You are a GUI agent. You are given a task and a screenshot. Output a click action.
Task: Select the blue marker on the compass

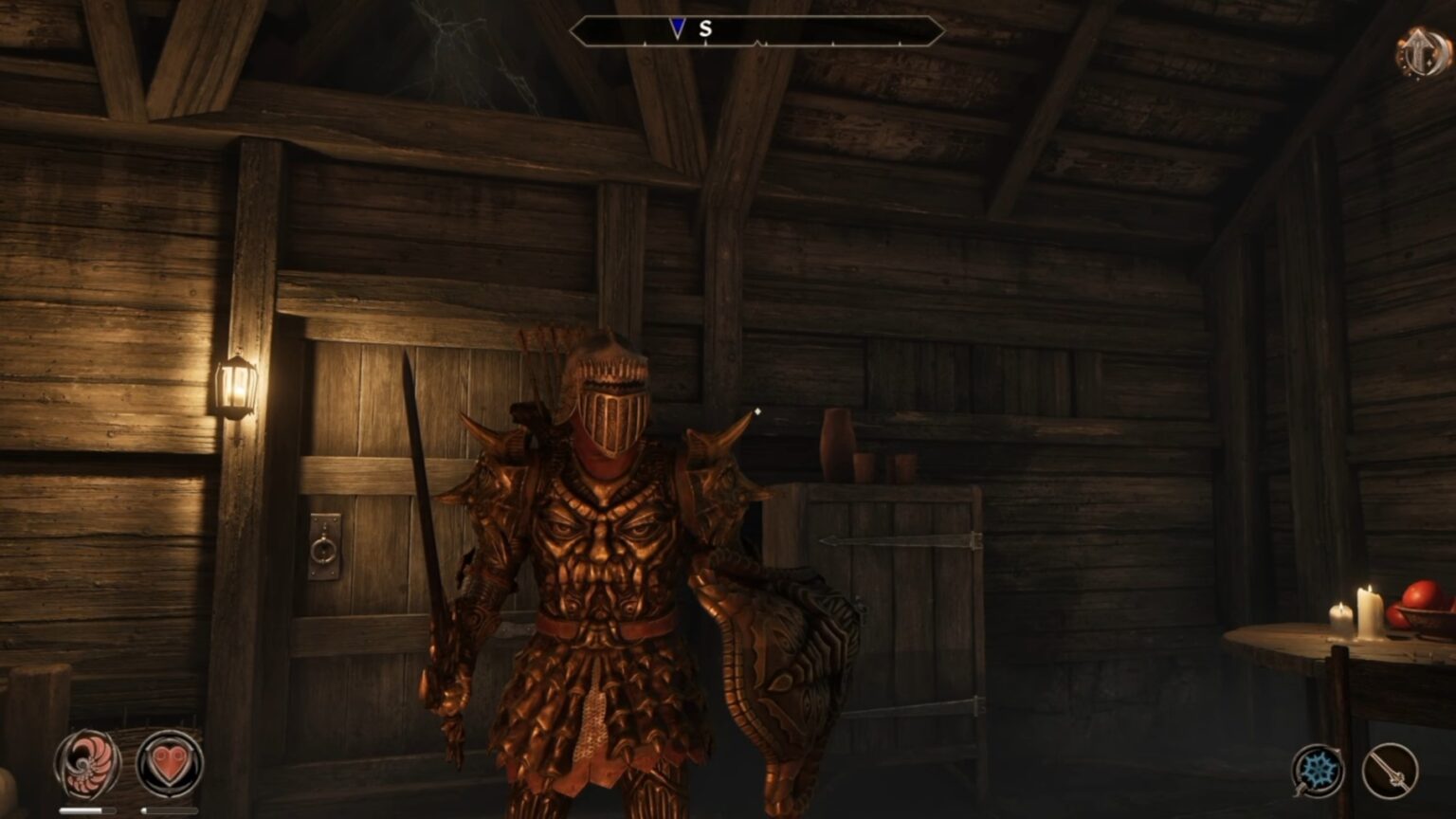click(679, 27)
